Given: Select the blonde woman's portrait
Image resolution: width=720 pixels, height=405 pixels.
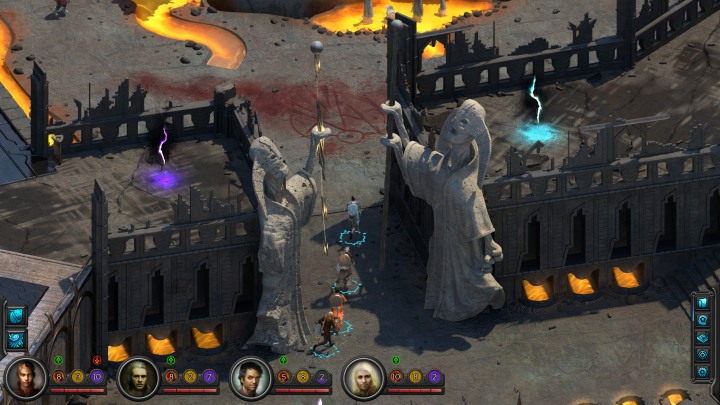Looking at the screenshot, I should [363, 377].
